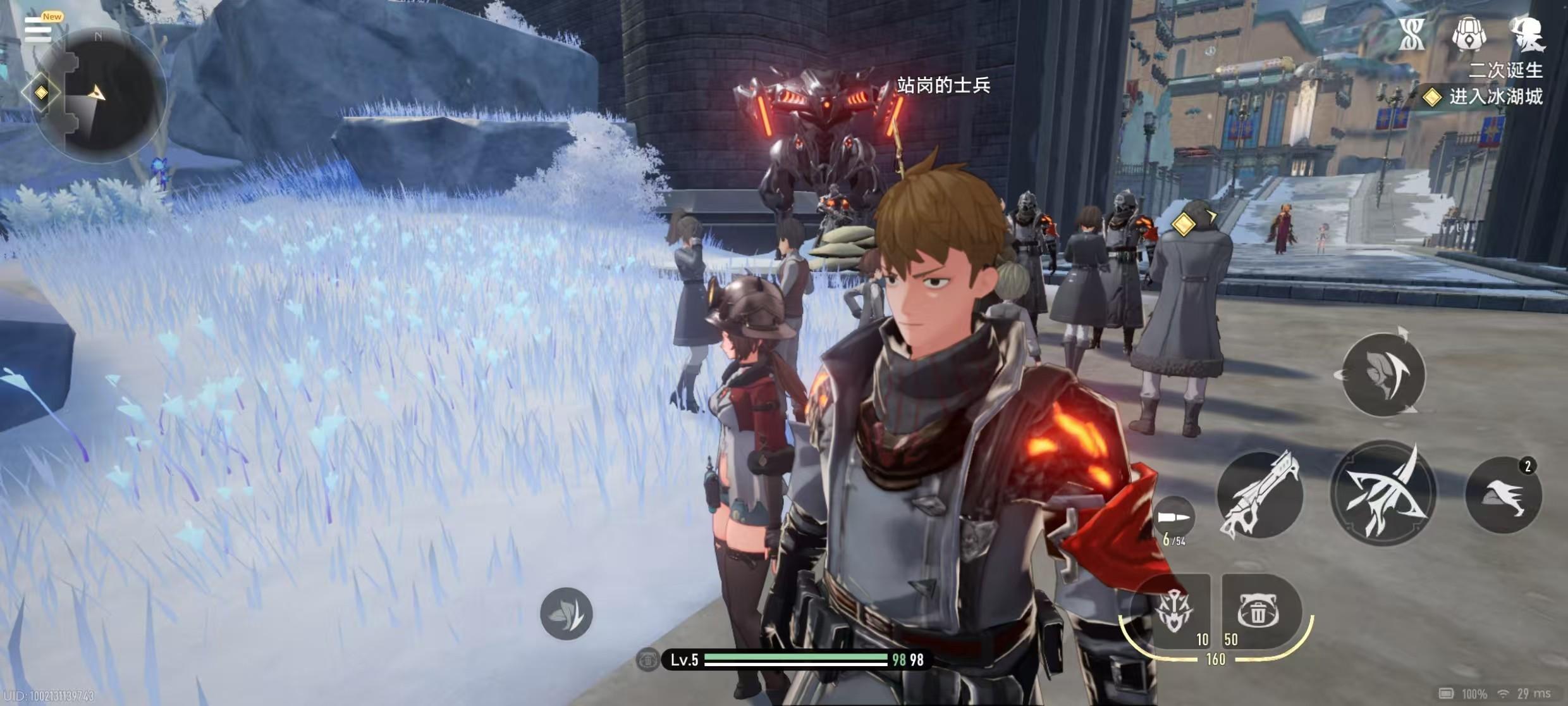Tap the bullet reload icon
Viewport: 1568px width, 706px height.
(1173, 519)
